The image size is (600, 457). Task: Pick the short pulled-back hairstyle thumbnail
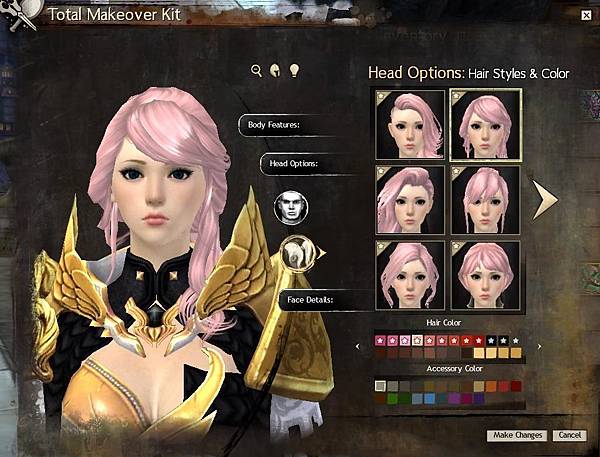(x=485, y=274)
